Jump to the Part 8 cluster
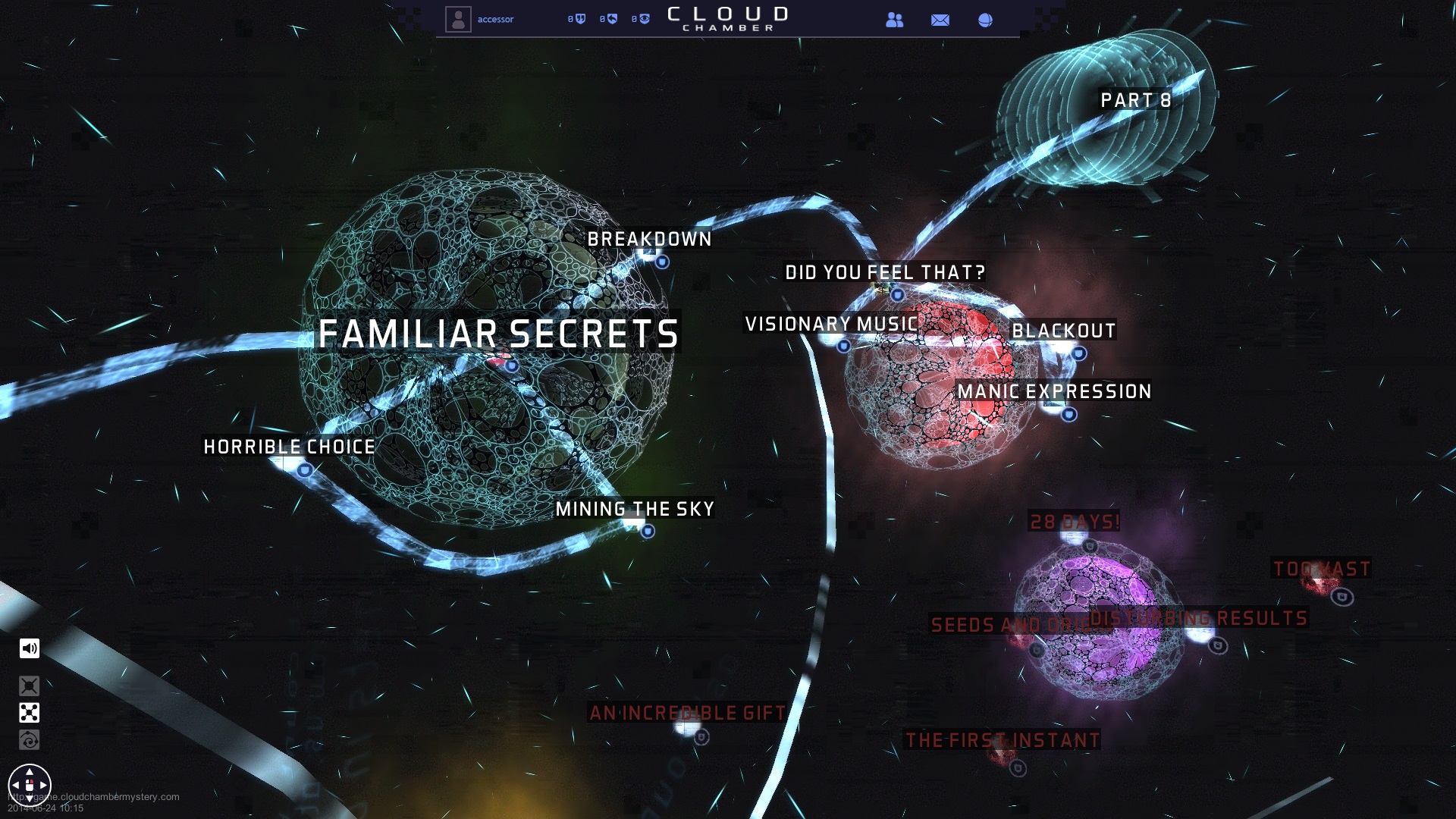 point(1135,101)
